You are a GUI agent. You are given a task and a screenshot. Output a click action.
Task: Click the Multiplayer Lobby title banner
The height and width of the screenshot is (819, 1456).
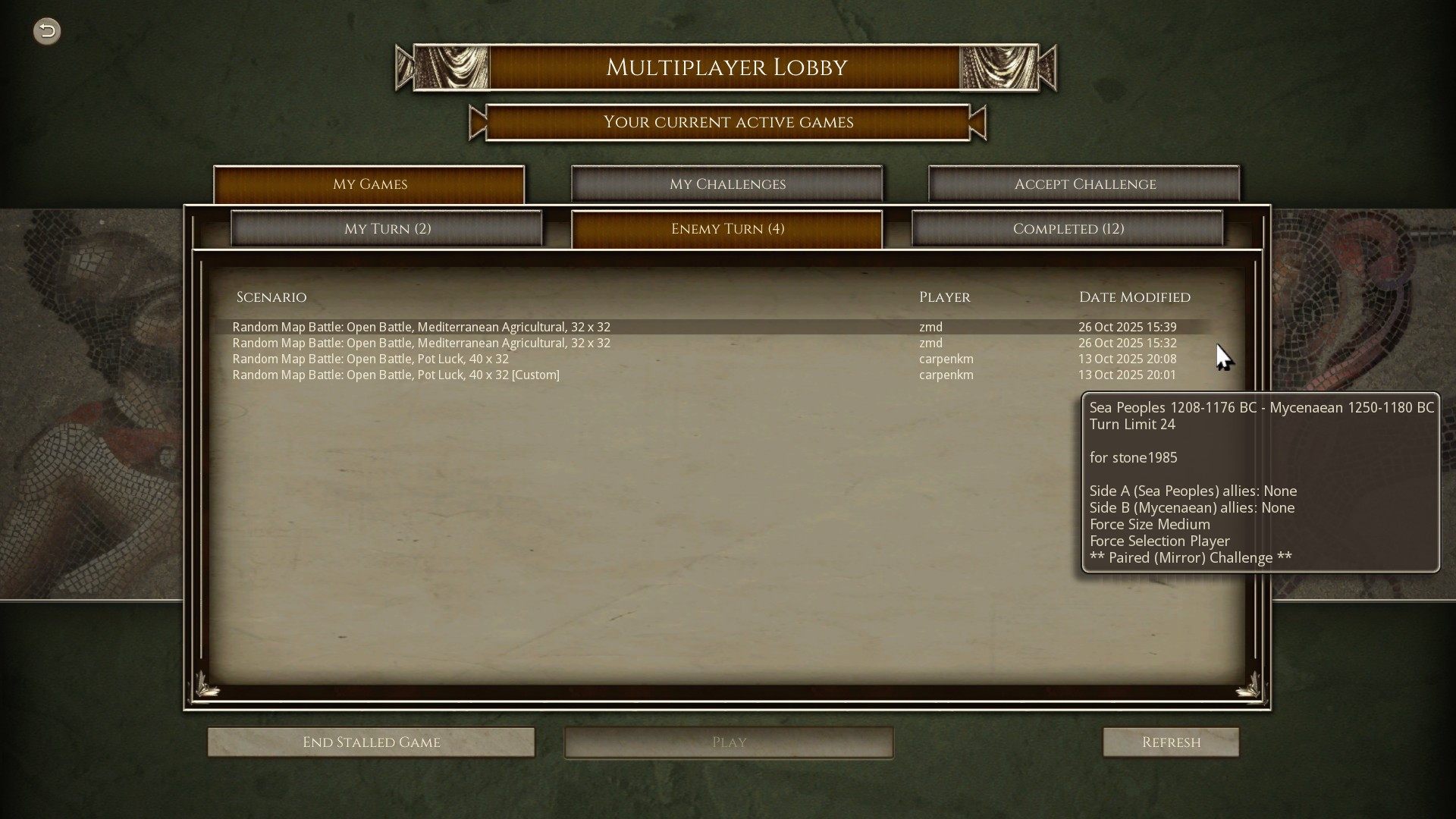(726, 67)
